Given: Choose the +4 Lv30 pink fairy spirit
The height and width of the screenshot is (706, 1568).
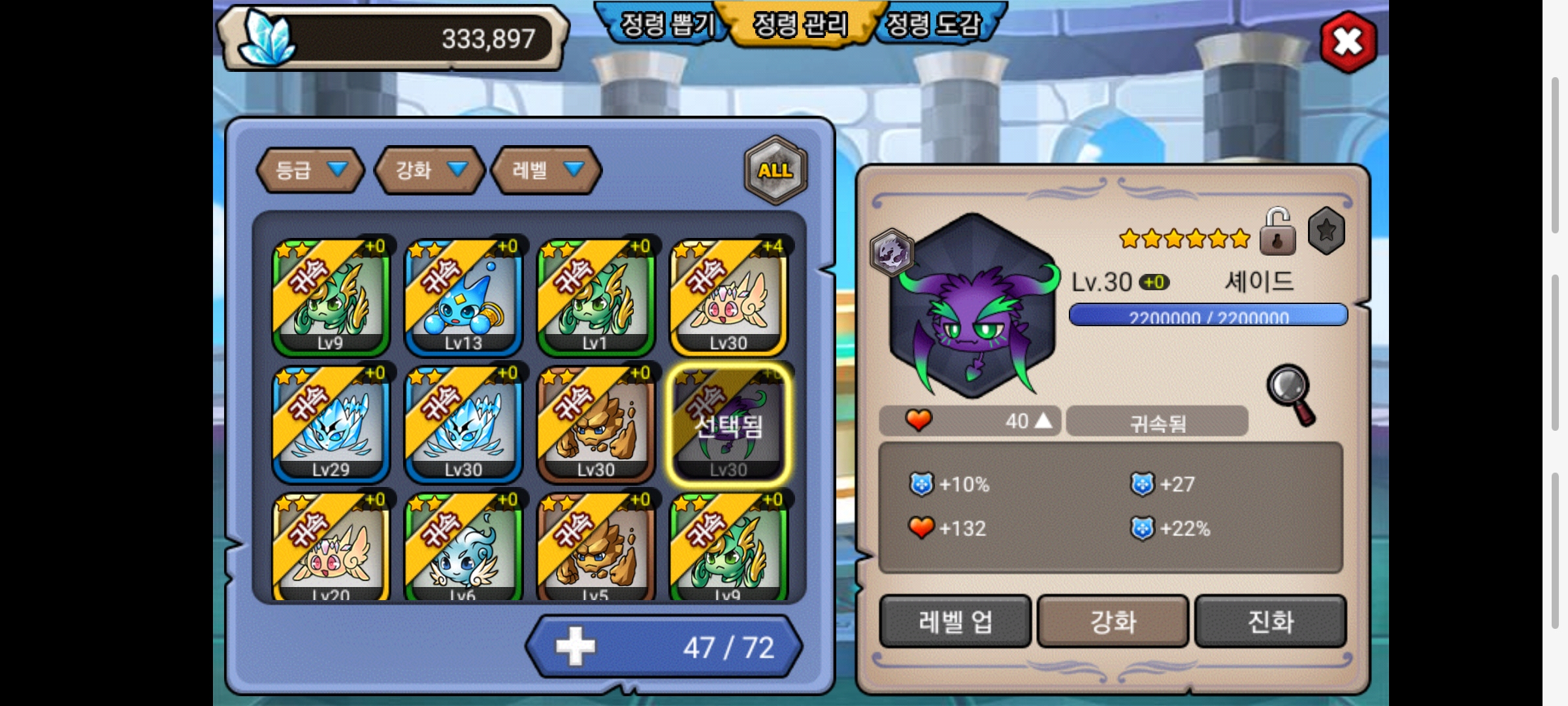Looking at the screenshot, I should tap(728, 297).
